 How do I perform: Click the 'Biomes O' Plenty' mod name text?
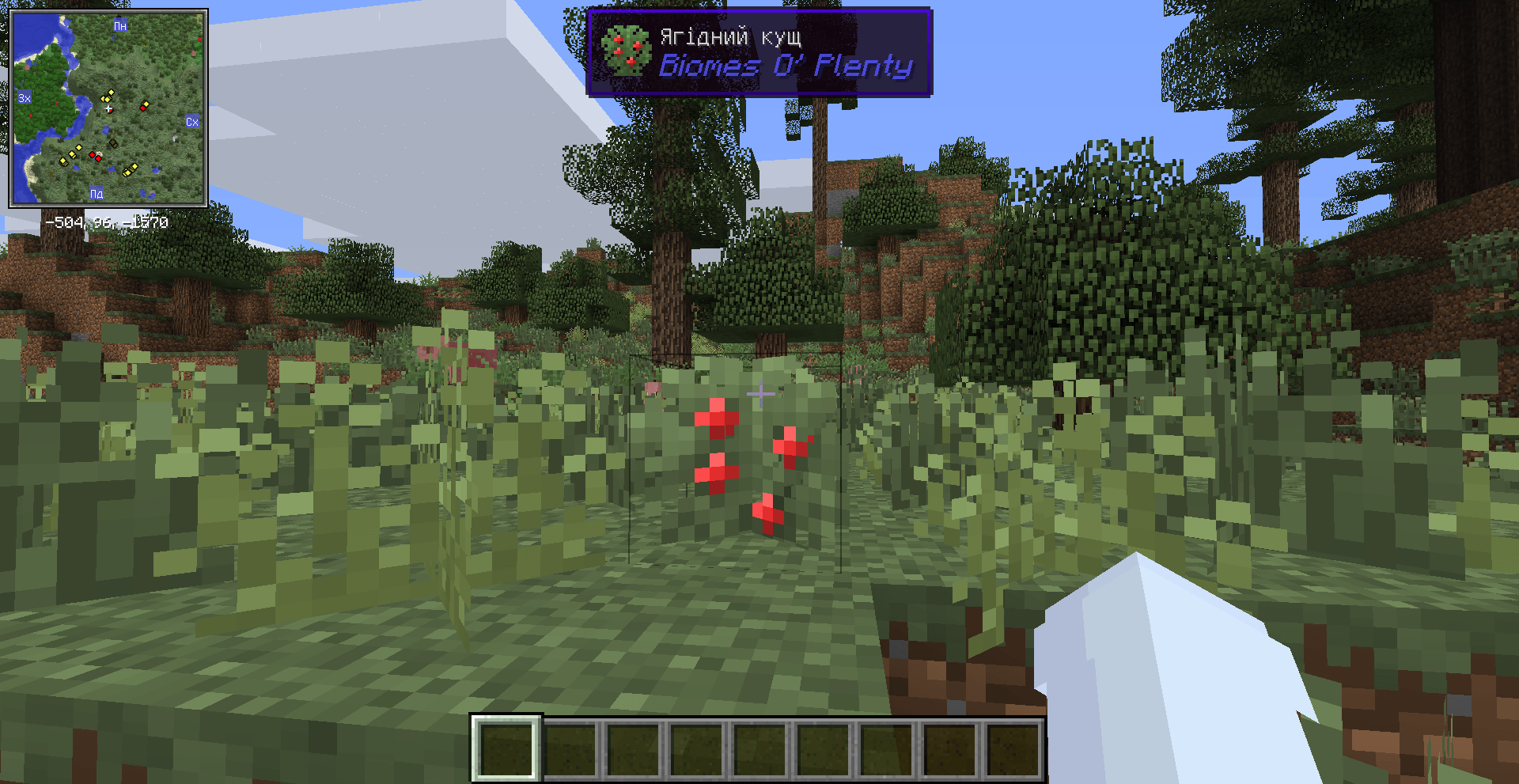[786, 67]
